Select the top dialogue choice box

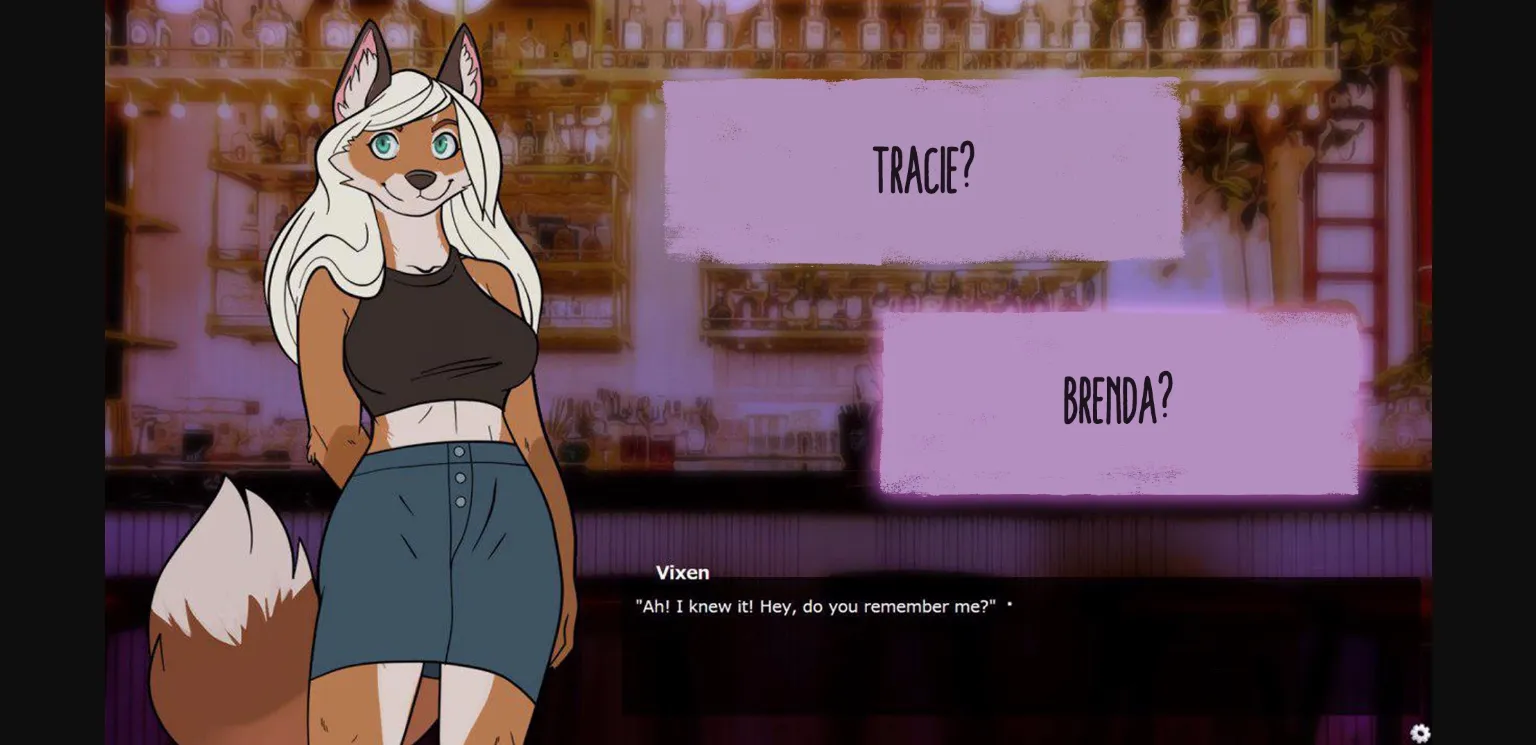[922, 168]
